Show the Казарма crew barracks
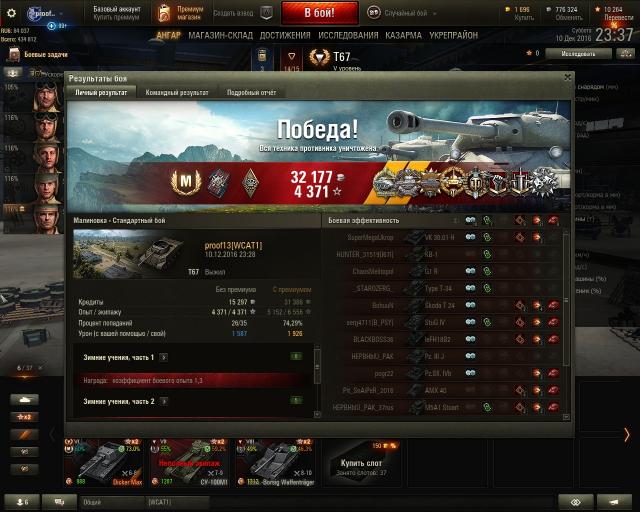The height and width of the screenshot is (512, 640). [x=403, y=35]
